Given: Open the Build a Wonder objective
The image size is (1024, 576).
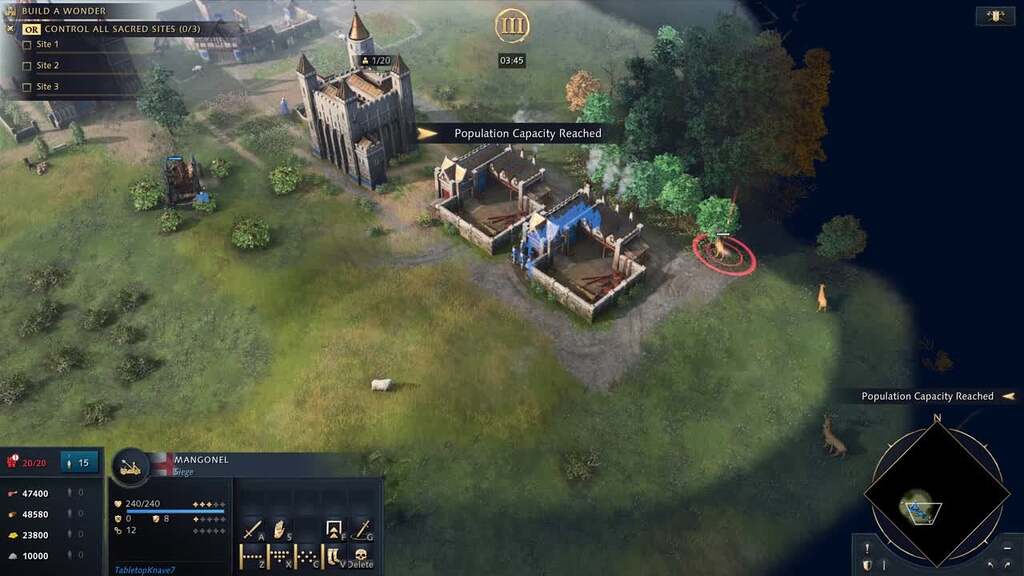Looking at the screenshot, I should [64, 12].
